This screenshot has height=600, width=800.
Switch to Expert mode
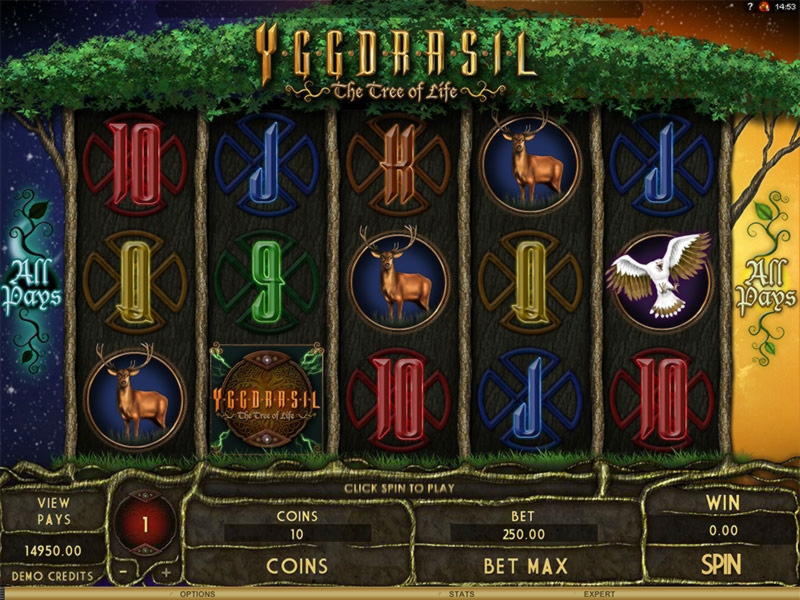[x=600, y=594]
